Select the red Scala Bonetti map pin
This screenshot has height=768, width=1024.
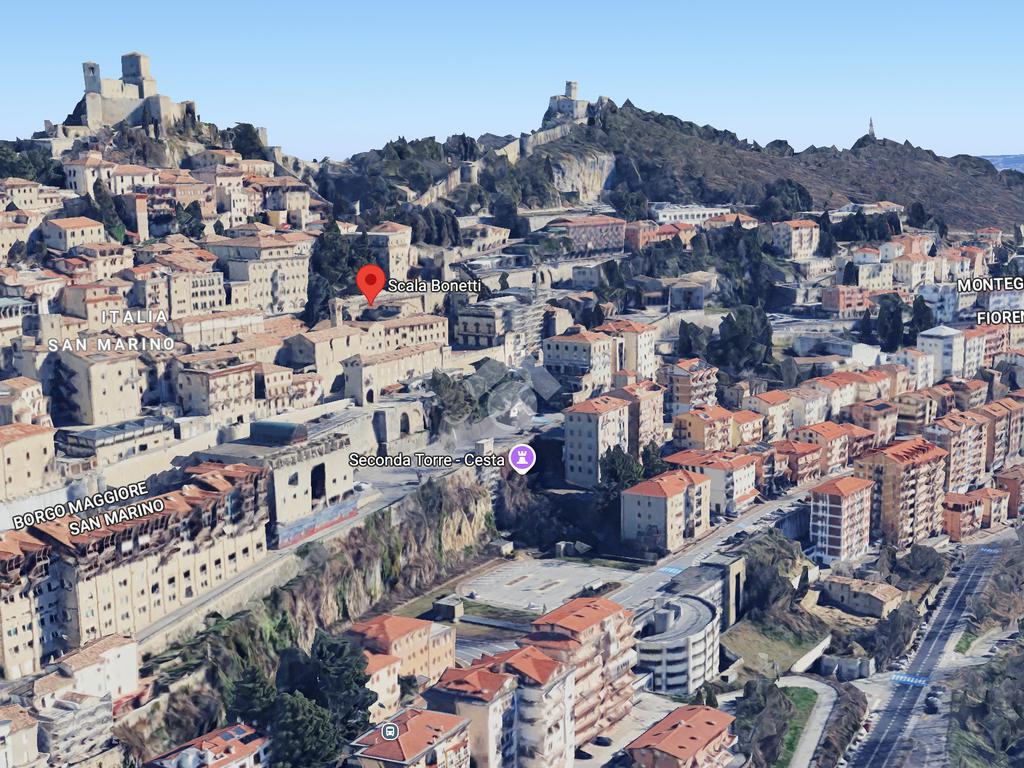pyautogui.click(x=371, y=281)
